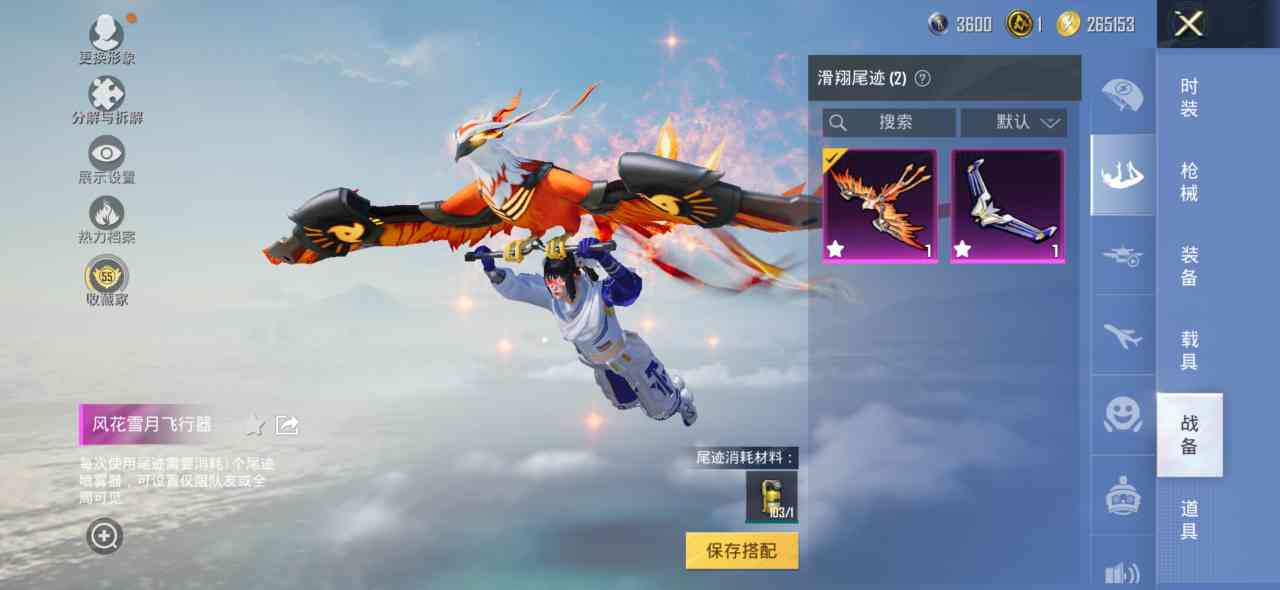Viewport: 1280px width, 590px height.
Task: Show help for 滑翔尾迹 question mark
Action: point(923,78)
